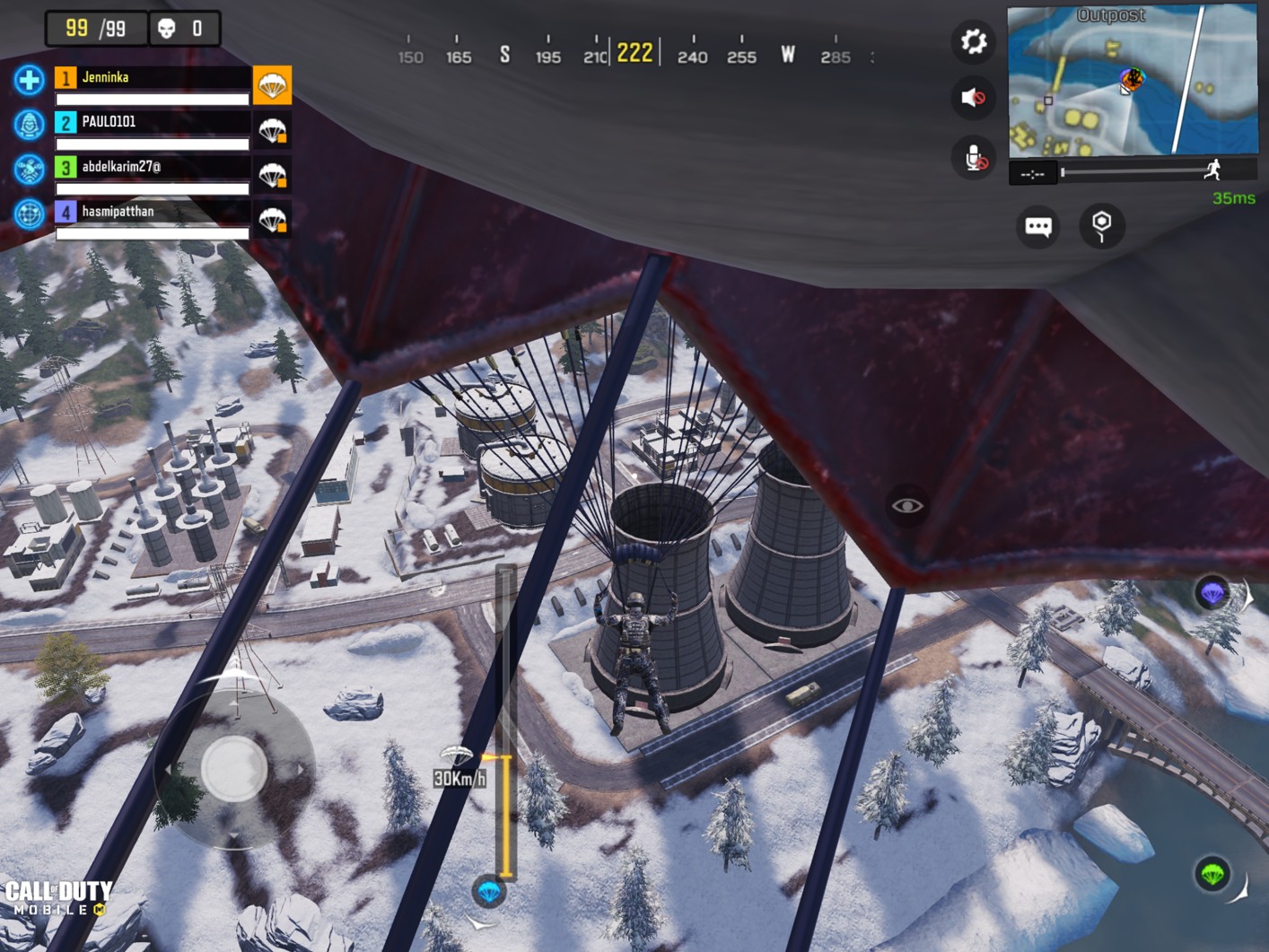The image size is (1269, 952).
Task: Select teammate abdelkarim27@ in squad list
Action: 153,168
